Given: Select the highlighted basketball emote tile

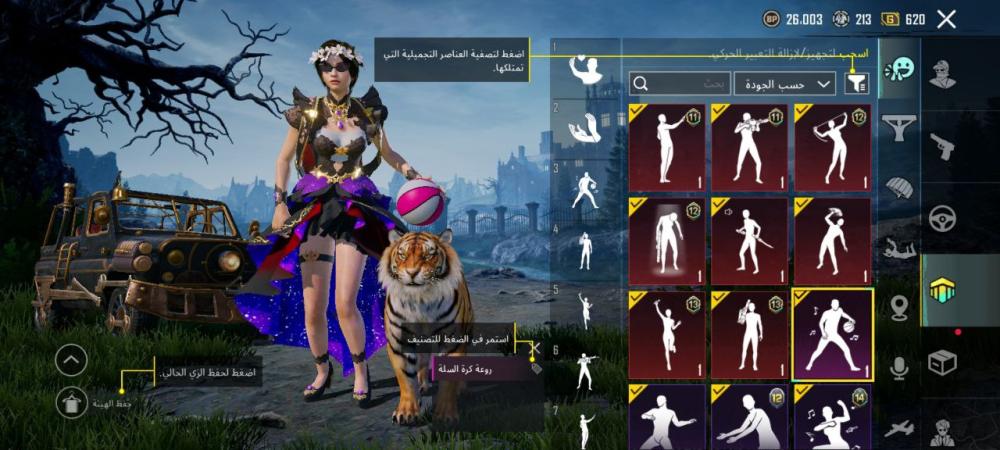Looking at the screenshot, I should coord(832,334).
